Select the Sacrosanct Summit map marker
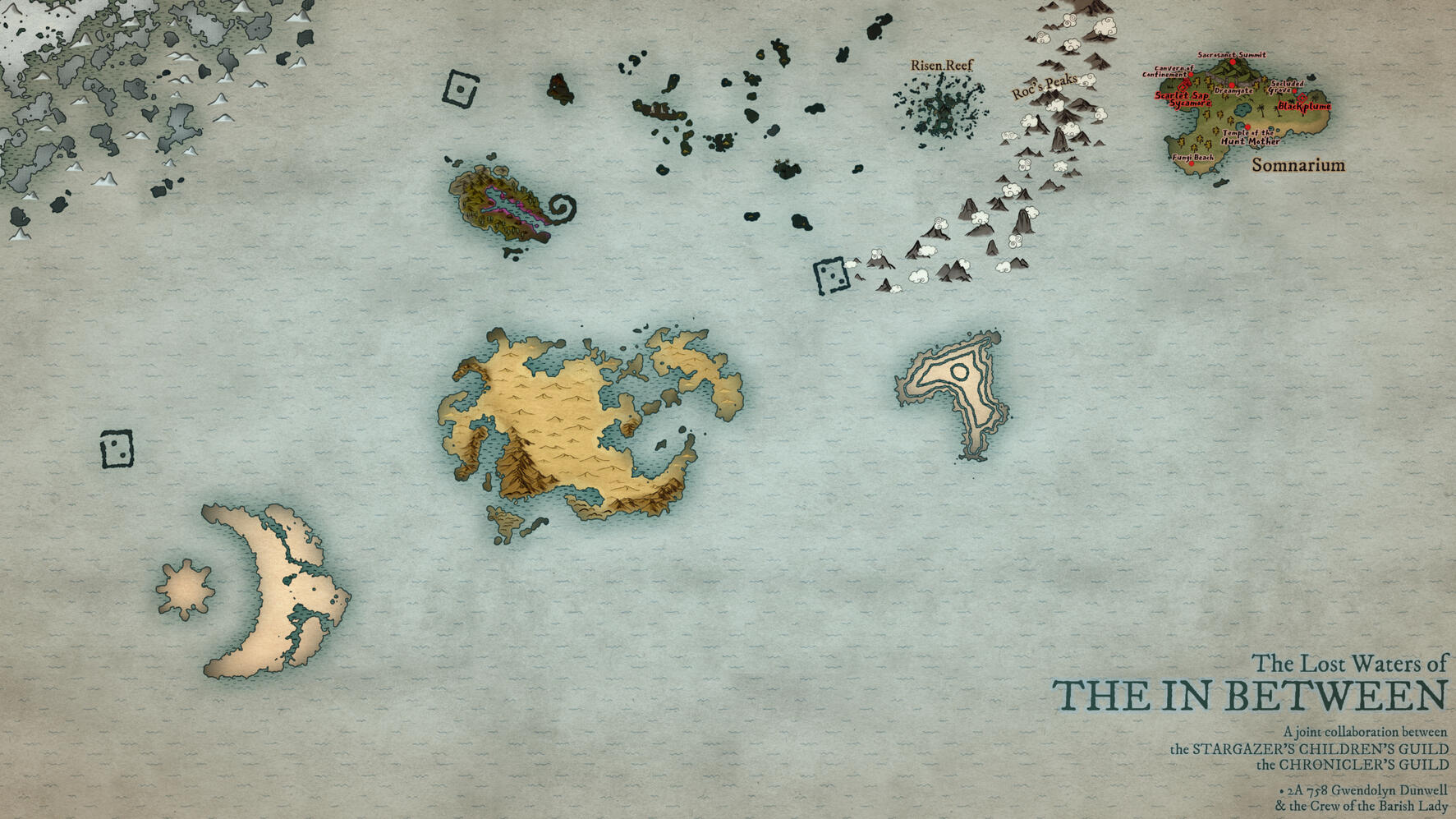 pos(1233,62)
